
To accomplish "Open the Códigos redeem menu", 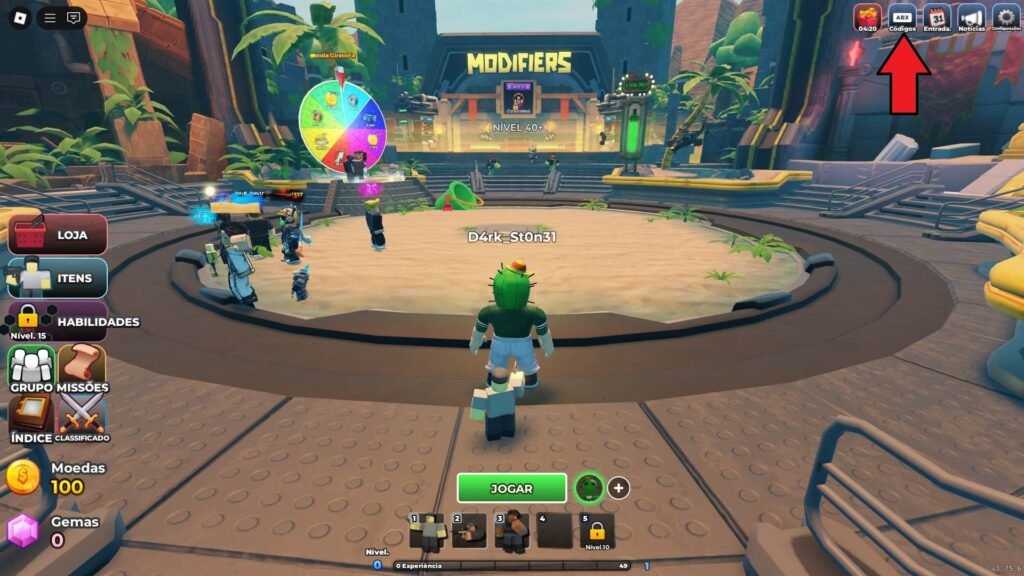I will click(x=902, y=18).
